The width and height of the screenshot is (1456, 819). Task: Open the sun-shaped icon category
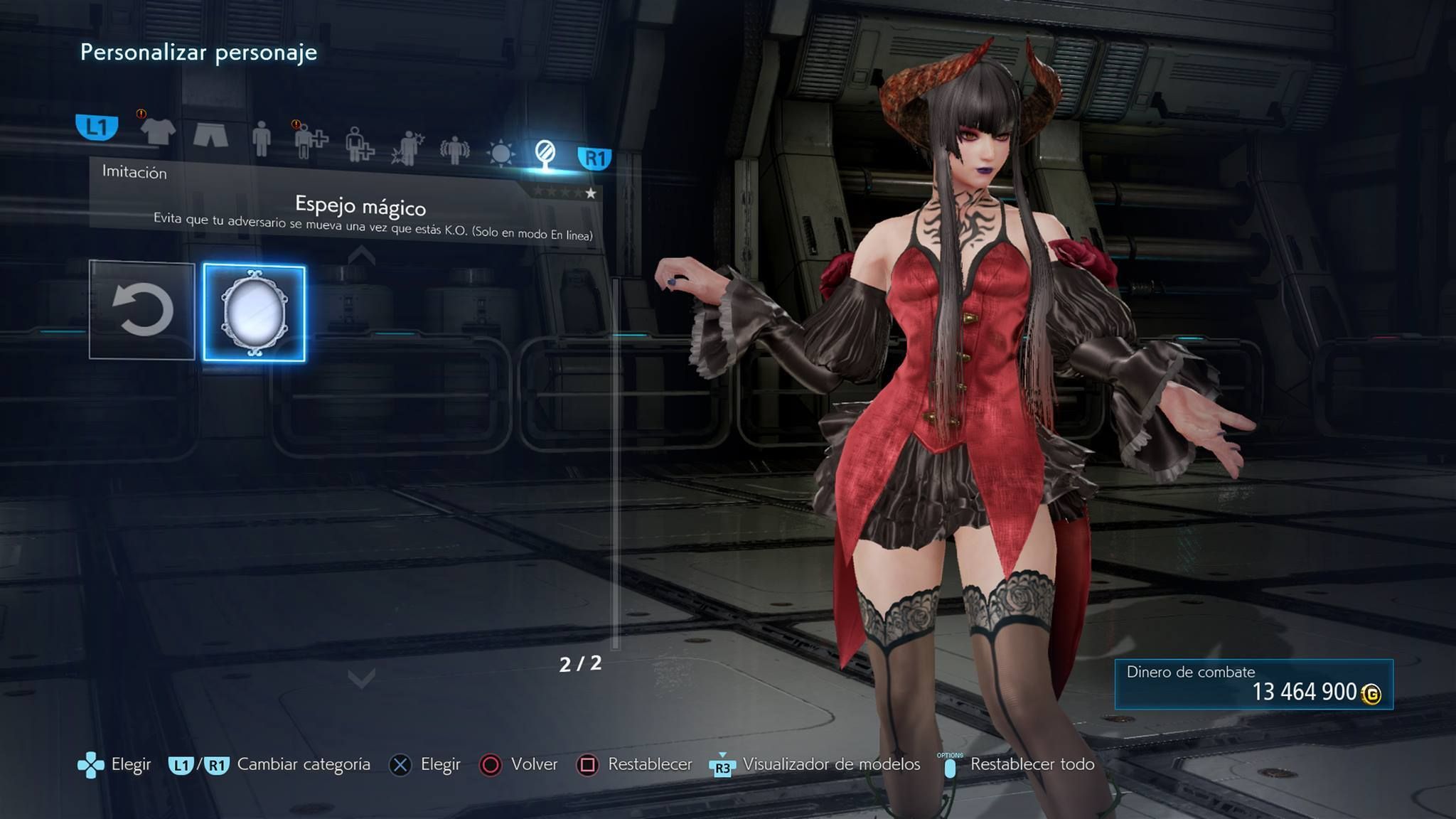[500, 153]
